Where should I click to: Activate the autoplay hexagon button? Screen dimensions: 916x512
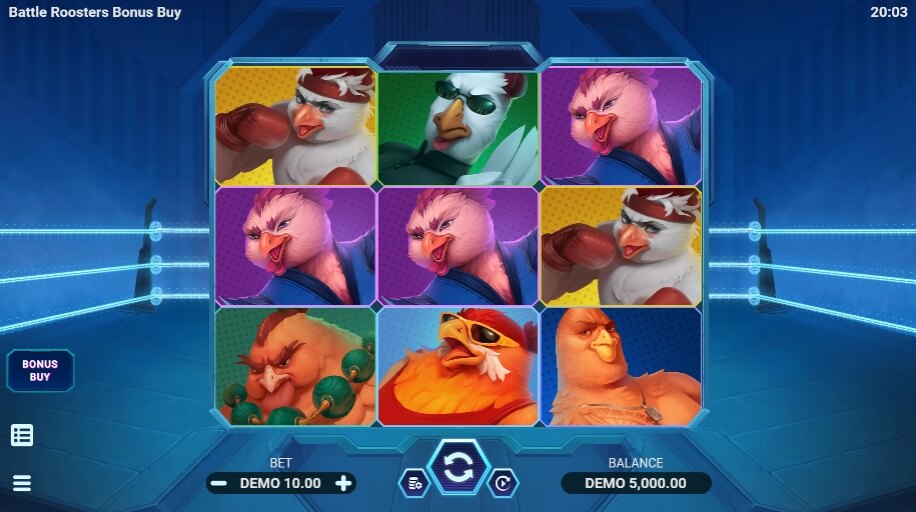point(502,483)
